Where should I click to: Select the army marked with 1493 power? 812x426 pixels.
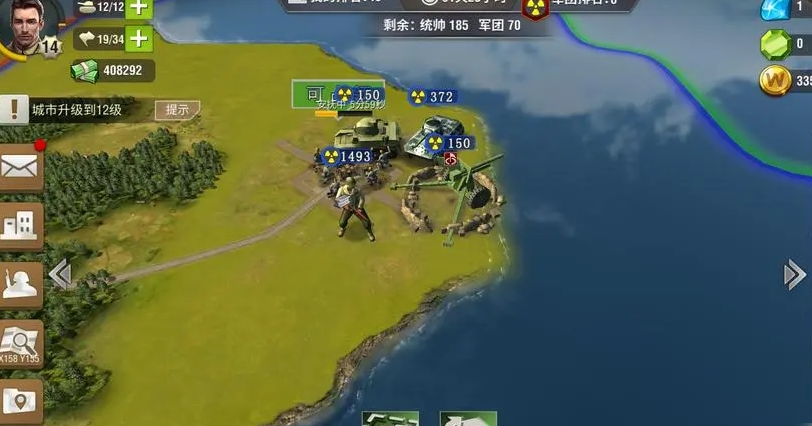pyautogui.click(x=347, y=157)
